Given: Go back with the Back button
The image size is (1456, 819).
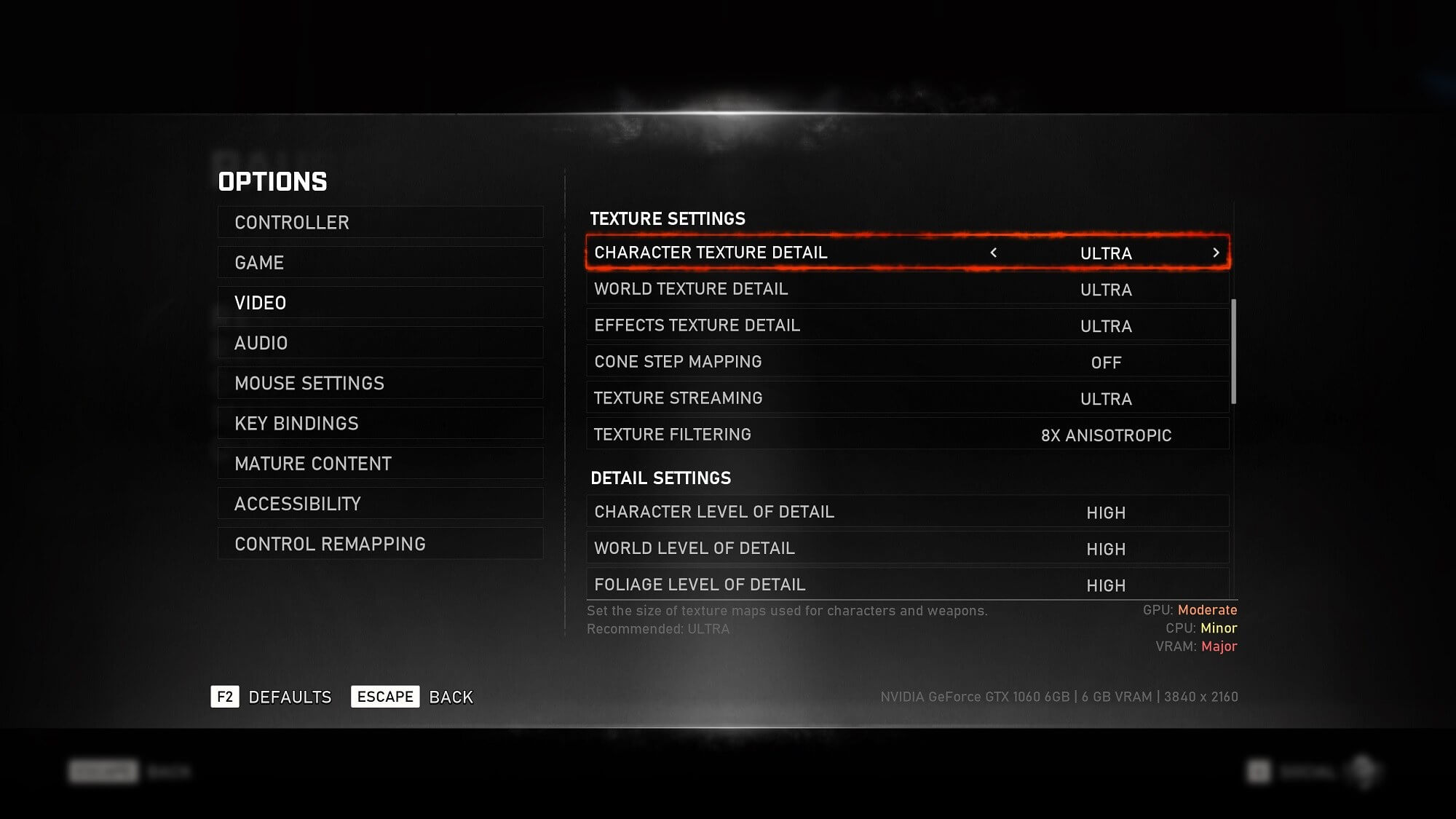Looking at the screenshot, I should [x=413, y=697].
